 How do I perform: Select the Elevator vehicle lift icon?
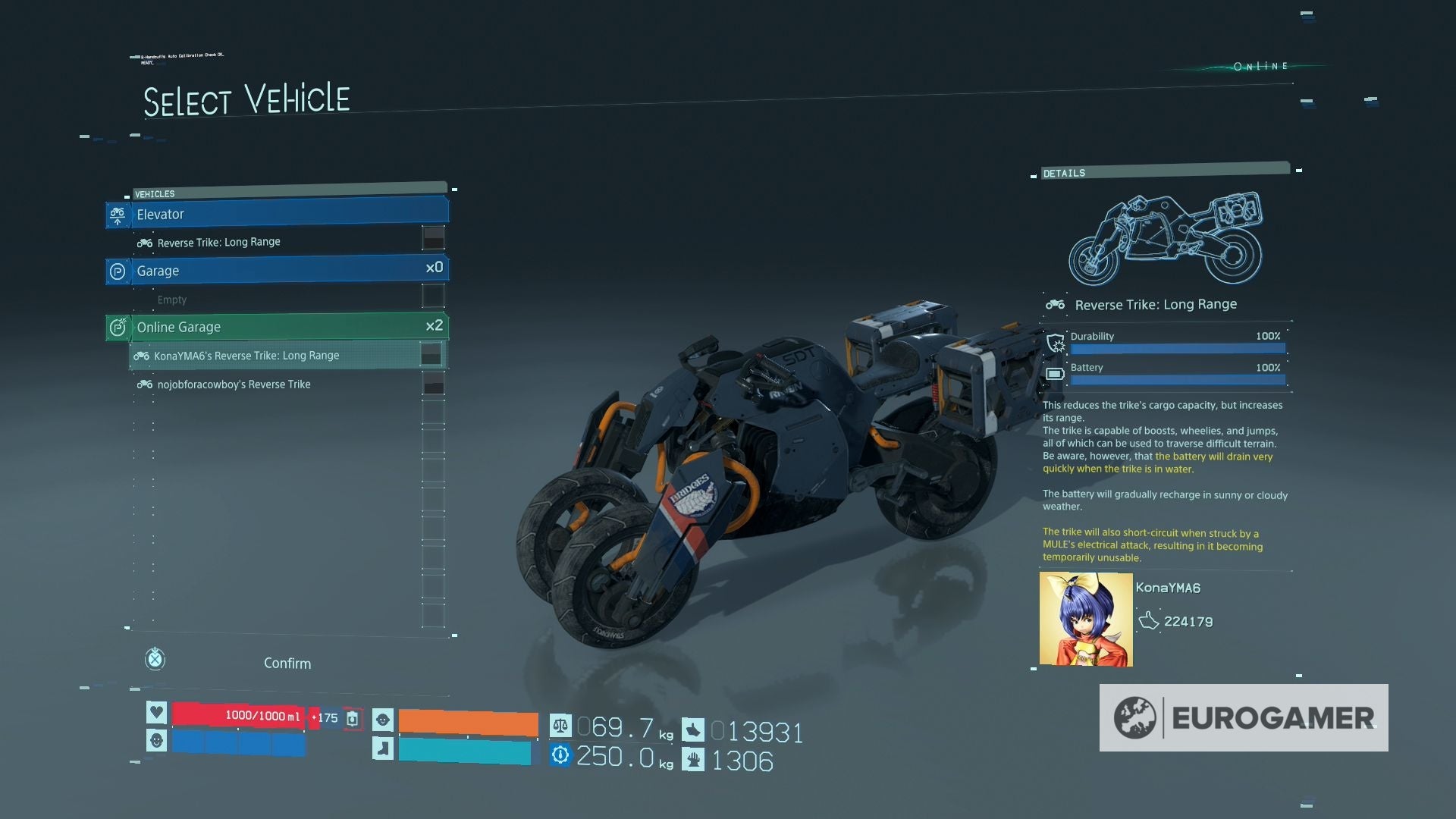click(x=118, y=215)
